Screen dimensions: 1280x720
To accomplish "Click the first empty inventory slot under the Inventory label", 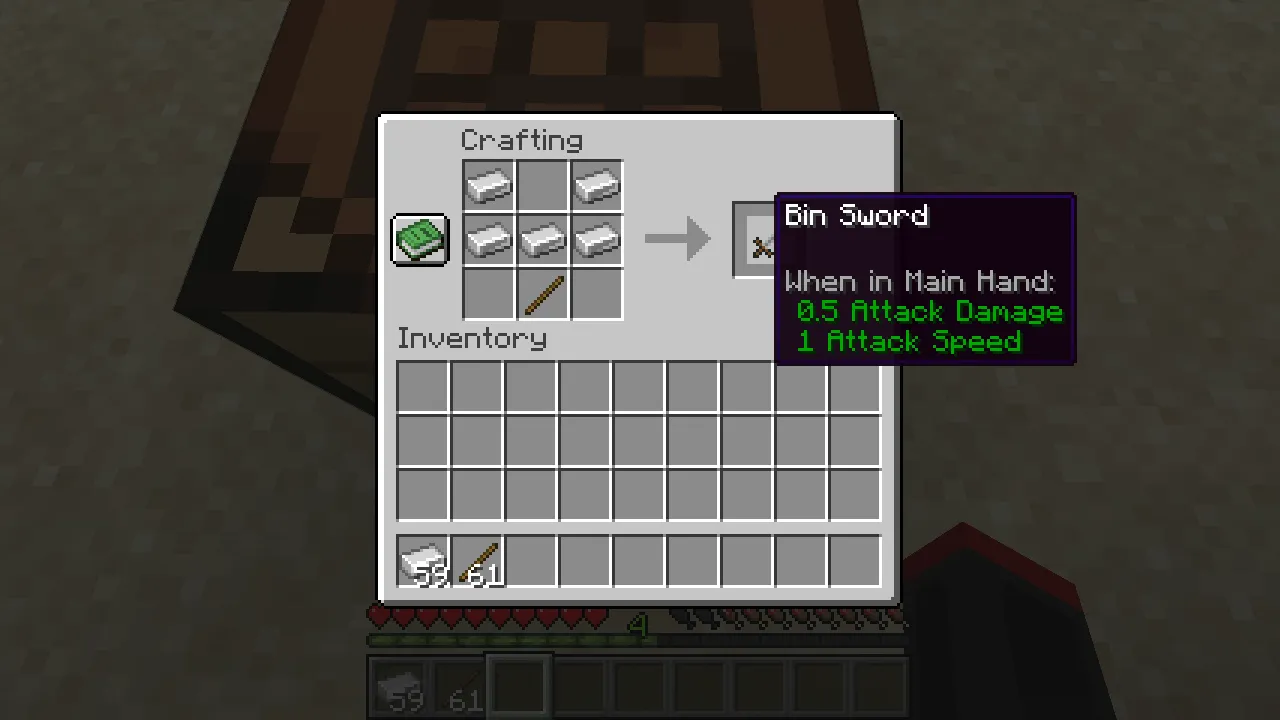I will tap(422, 386).
